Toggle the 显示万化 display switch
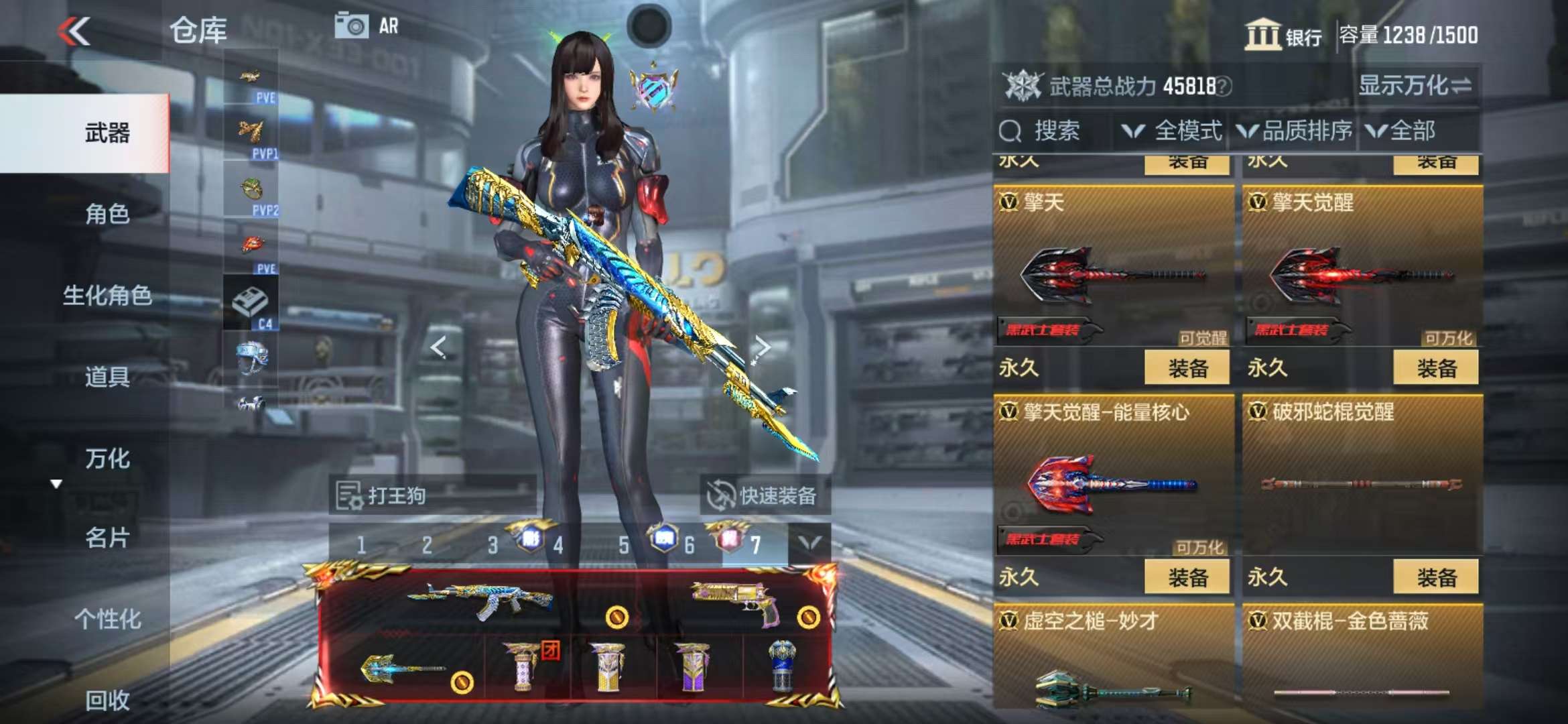 pyautogui.click(x=1415, y=86)
